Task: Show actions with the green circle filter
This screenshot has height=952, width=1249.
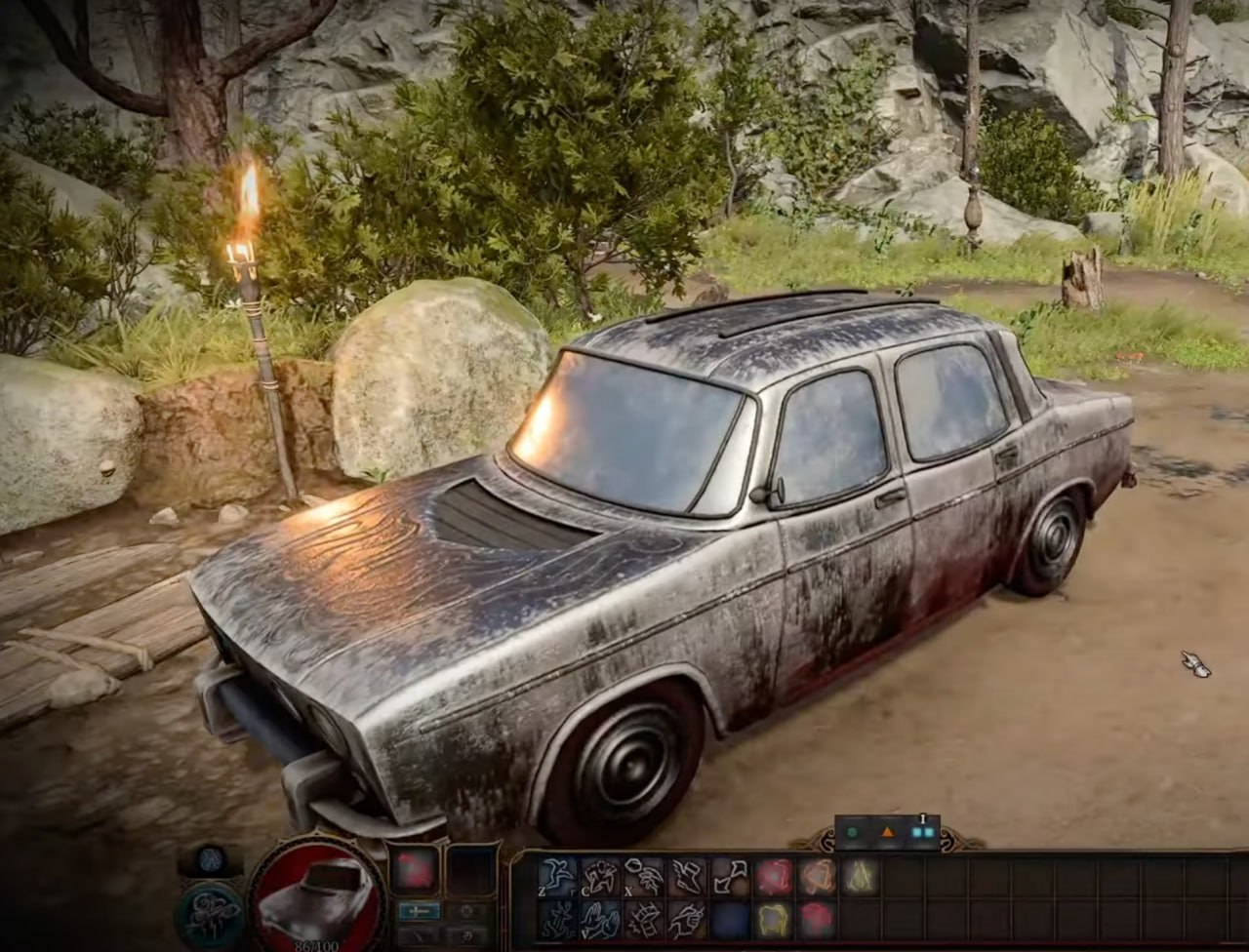Action: pyautogui.click(x=852, y=833)
